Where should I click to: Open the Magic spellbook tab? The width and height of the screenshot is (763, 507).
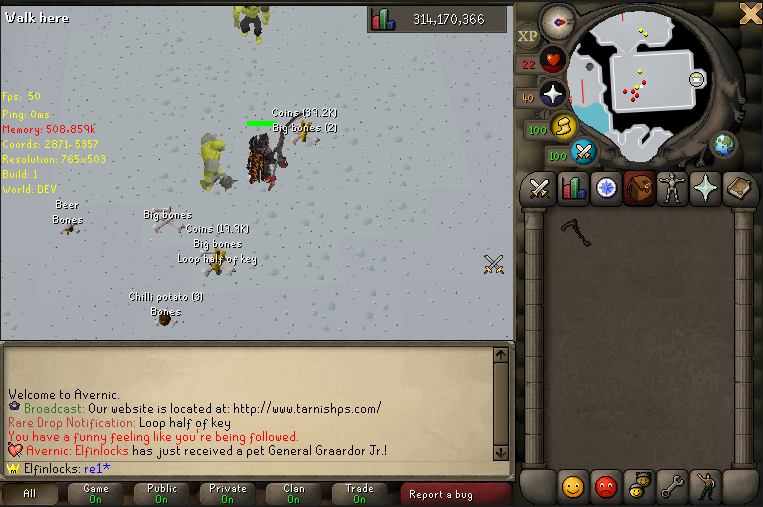(x=739, y=189)
